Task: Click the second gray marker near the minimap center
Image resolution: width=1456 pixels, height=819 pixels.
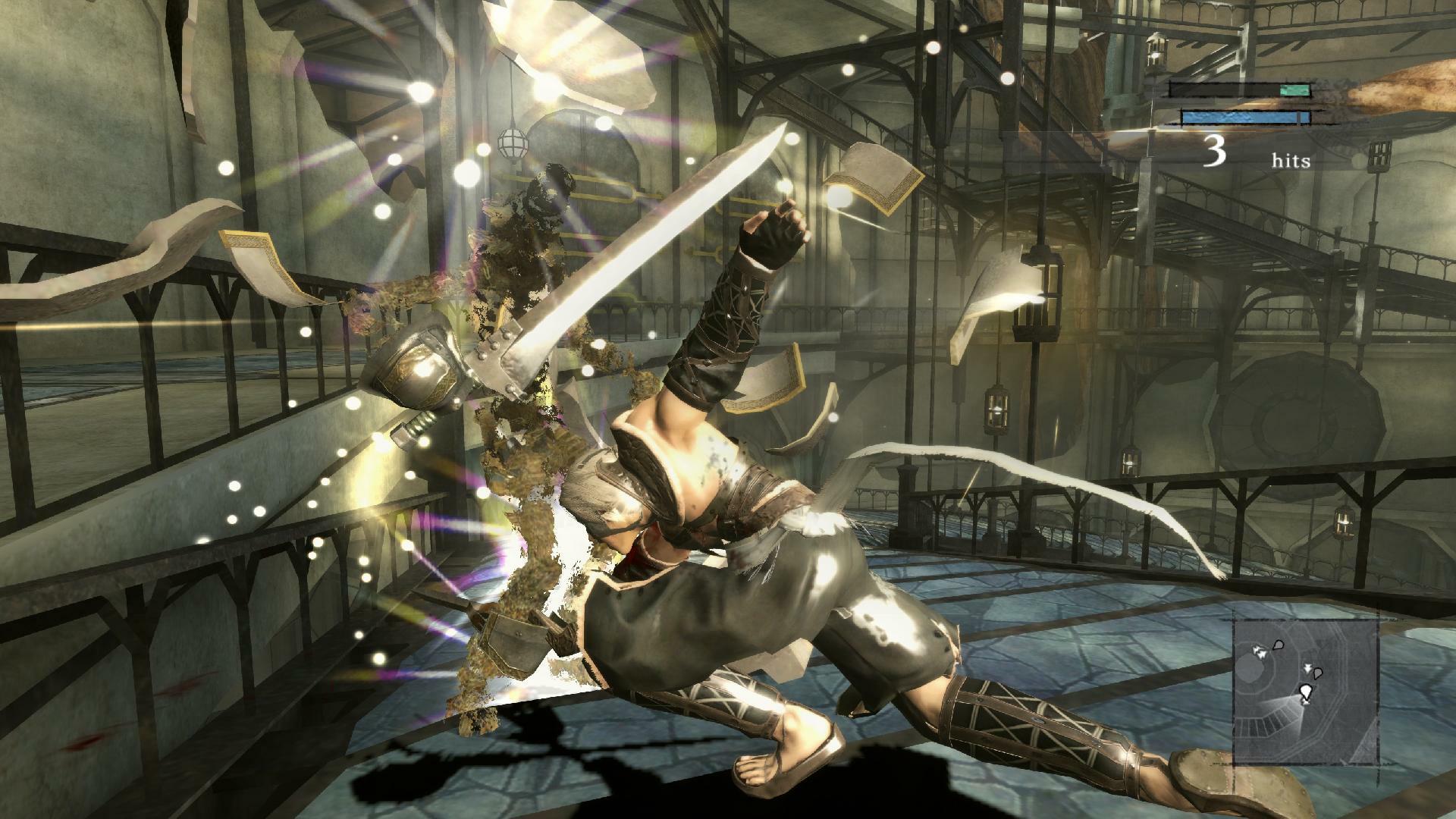Action: (1317, 675)
